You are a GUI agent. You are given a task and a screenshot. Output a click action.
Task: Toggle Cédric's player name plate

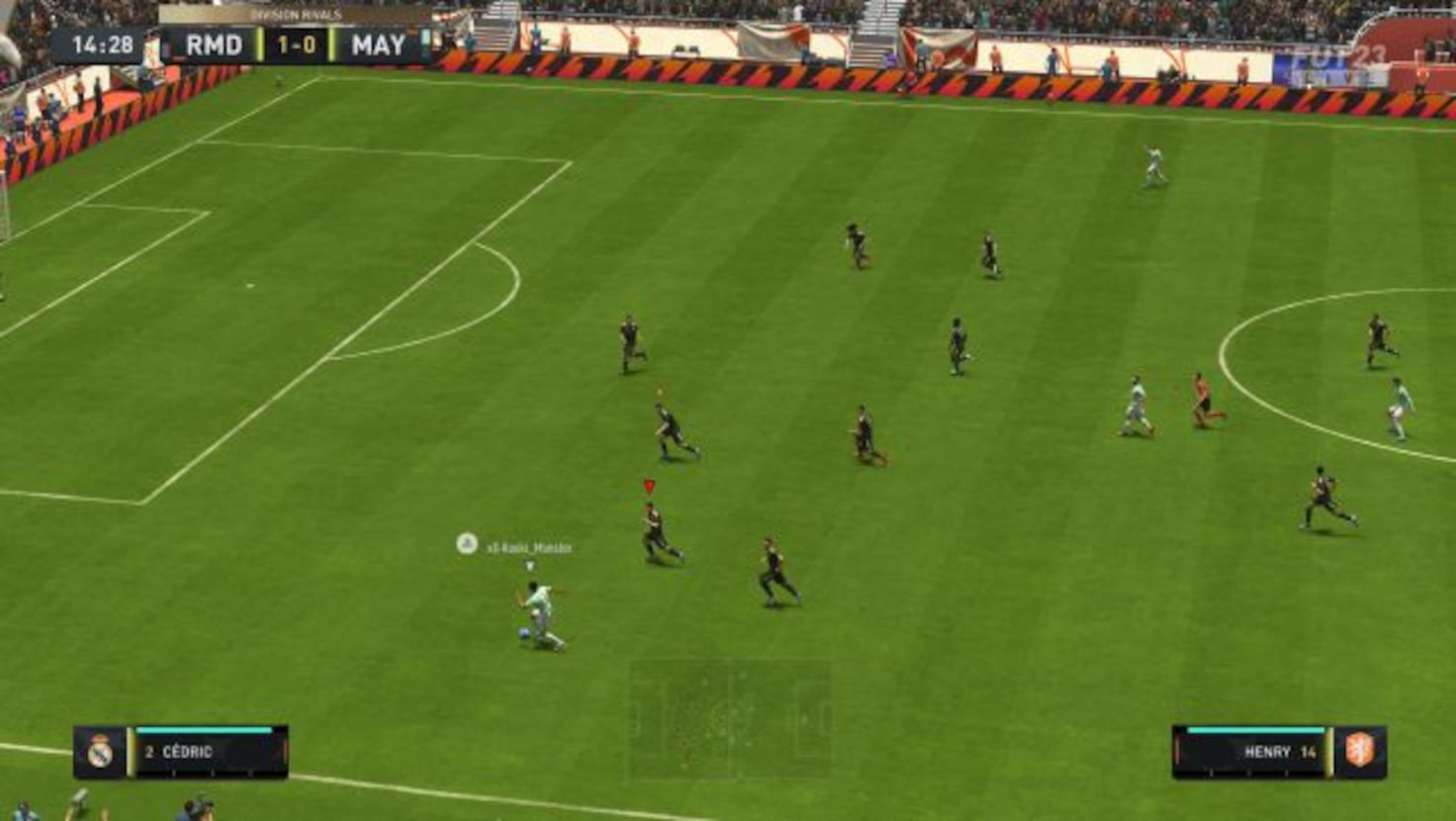coord(201,753)
